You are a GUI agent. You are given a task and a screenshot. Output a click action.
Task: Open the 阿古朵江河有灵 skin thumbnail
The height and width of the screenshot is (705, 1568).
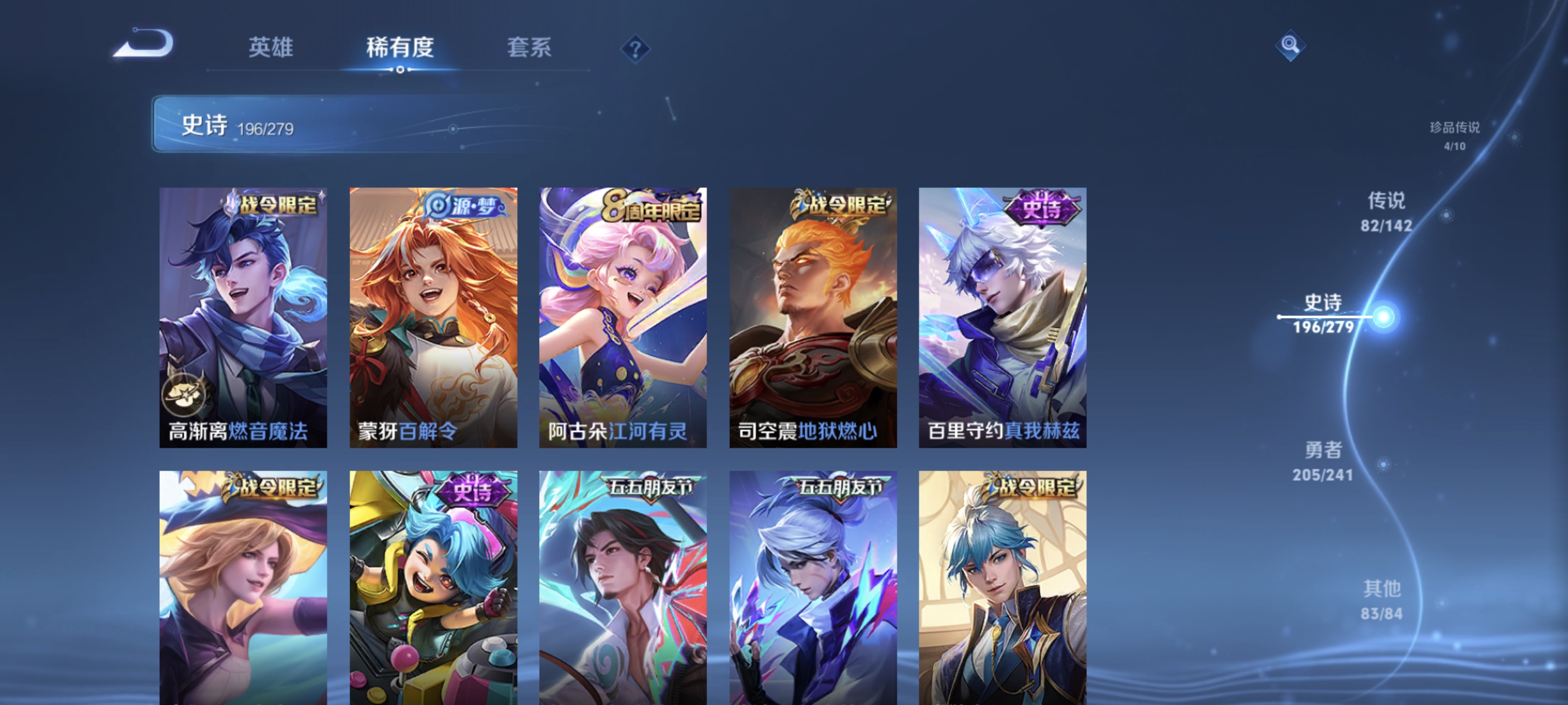[622, 317]
